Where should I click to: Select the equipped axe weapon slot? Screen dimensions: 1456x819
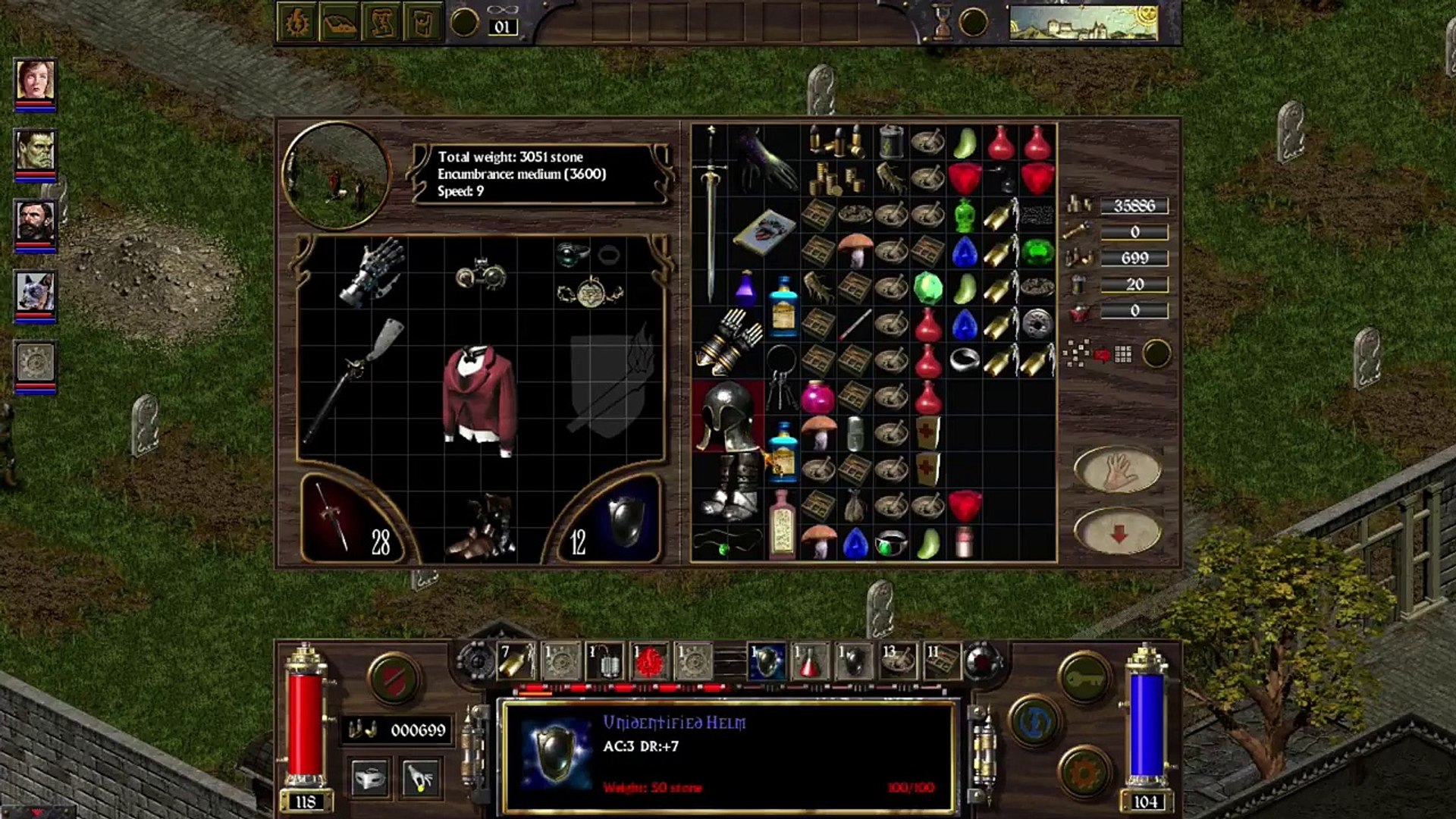(354, 379)
